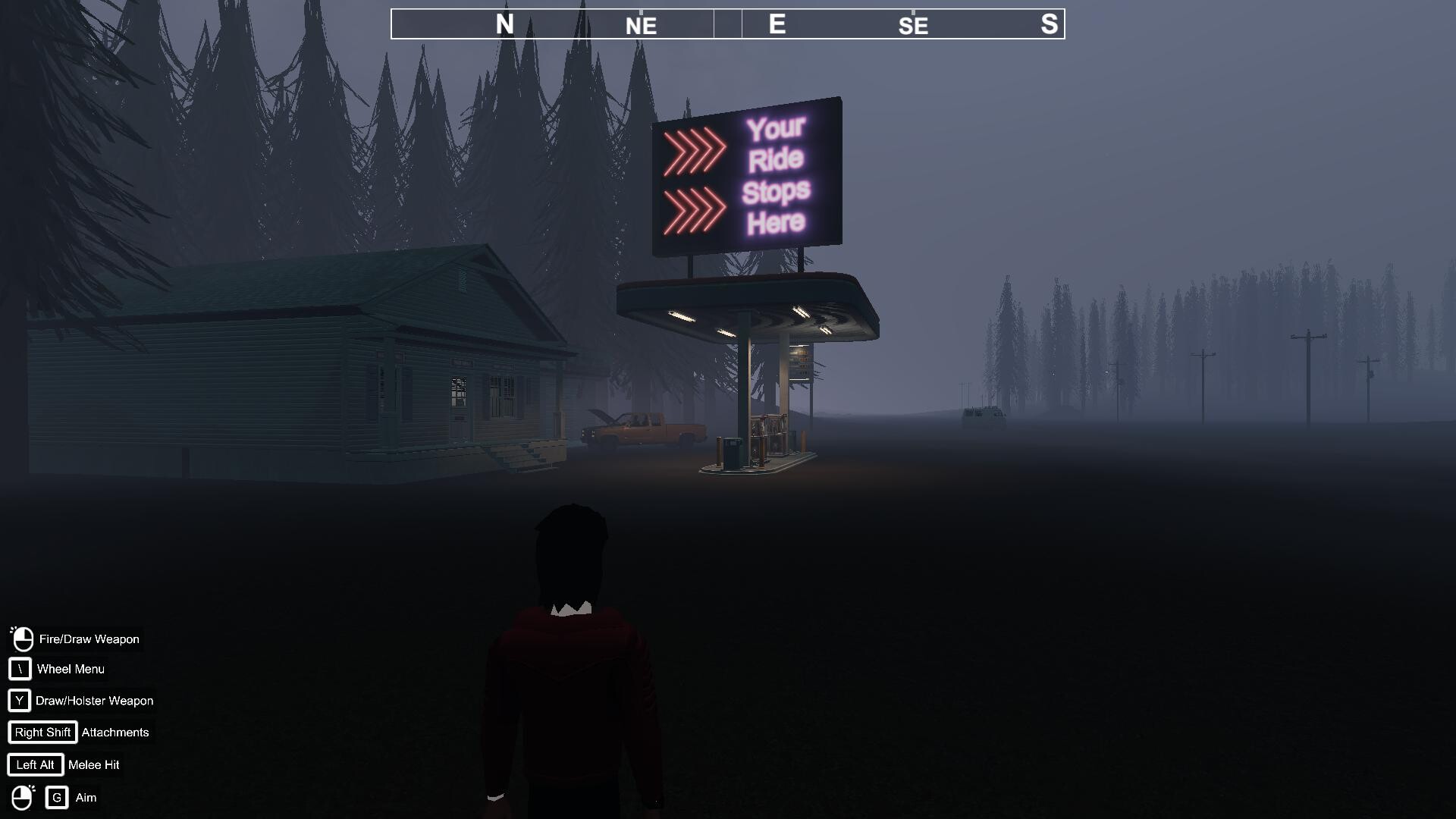
Task: Click the mouse icon next to Aim
Action: point(21,796)
